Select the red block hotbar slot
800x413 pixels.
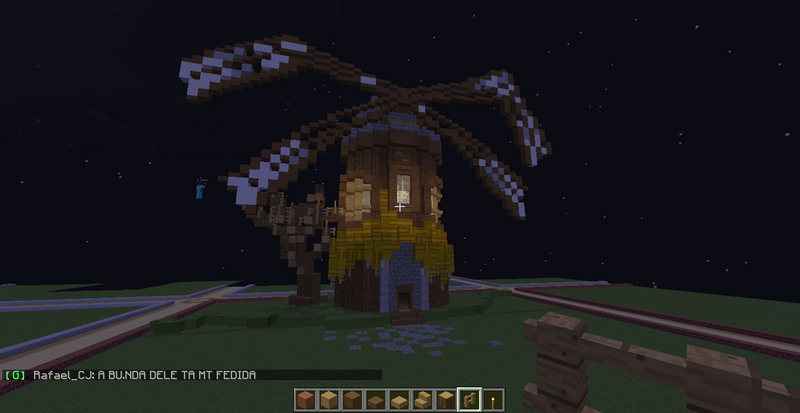[x=305, y=401]
